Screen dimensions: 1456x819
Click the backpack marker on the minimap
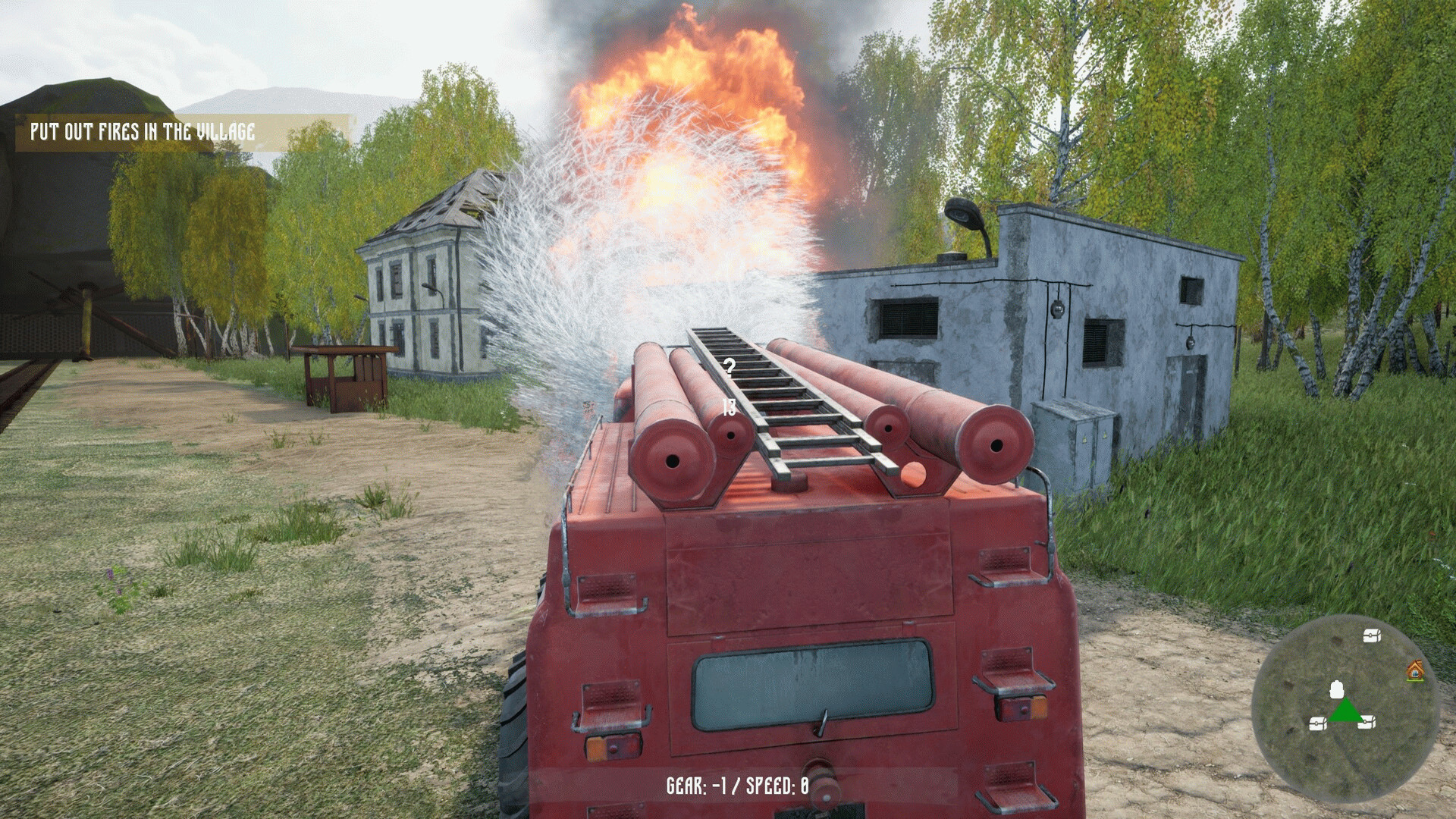[x=1337, y=689]
